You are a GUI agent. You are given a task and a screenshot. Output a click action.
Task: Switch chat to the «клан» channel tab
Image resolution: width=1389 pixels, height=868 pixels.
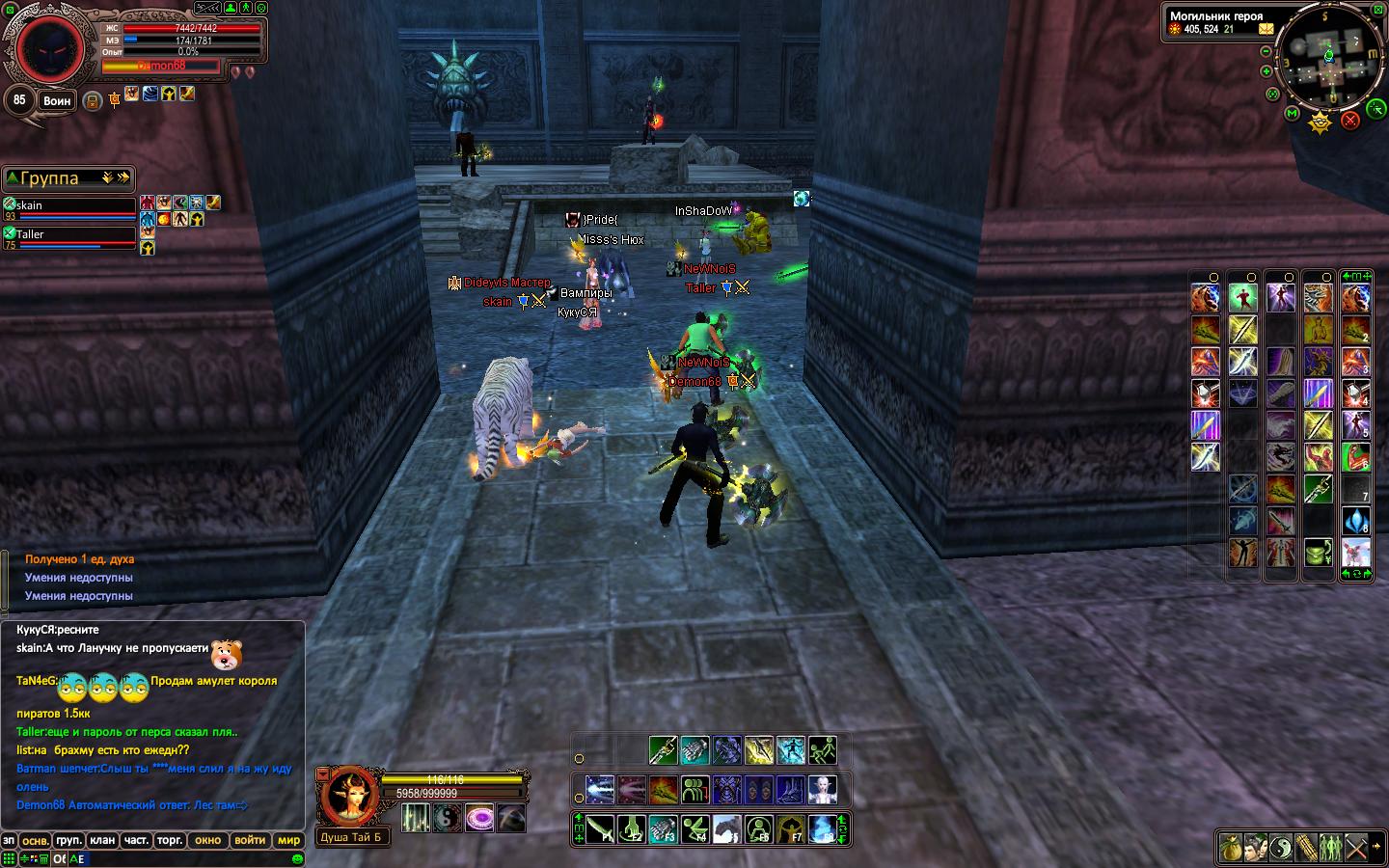[x=102, y=840]
